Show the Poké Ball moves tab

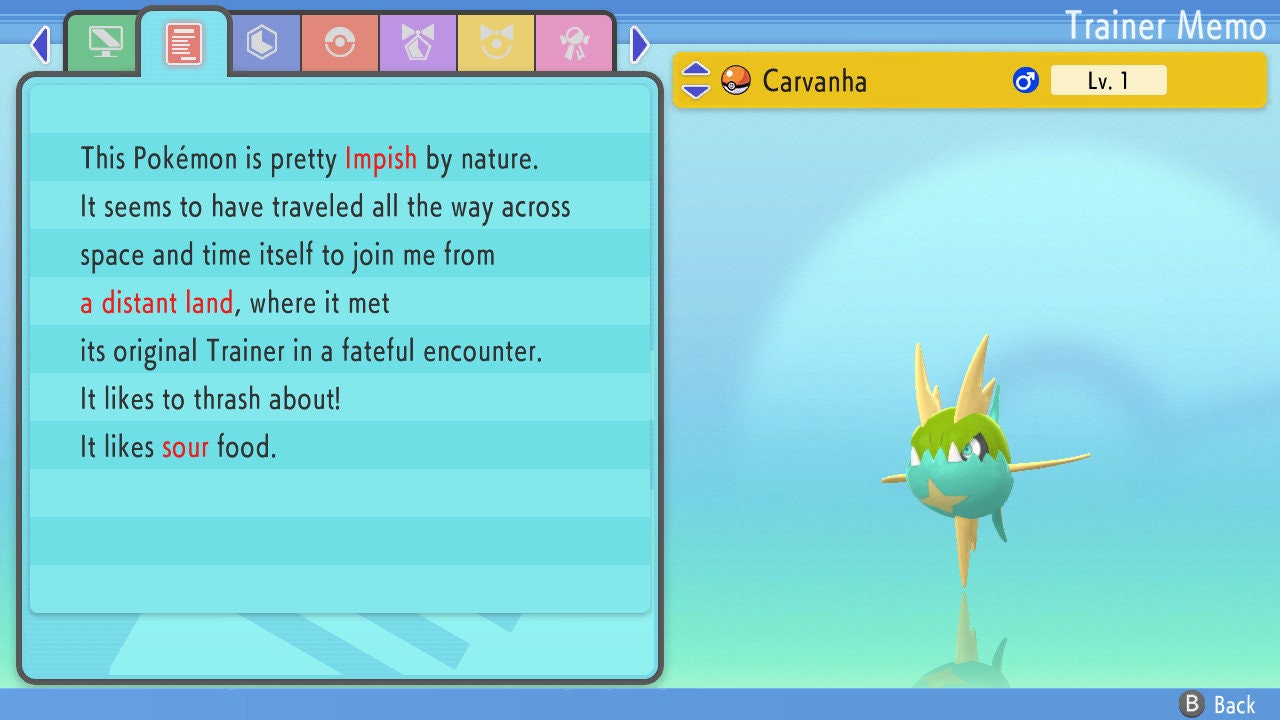click(340, 43)
